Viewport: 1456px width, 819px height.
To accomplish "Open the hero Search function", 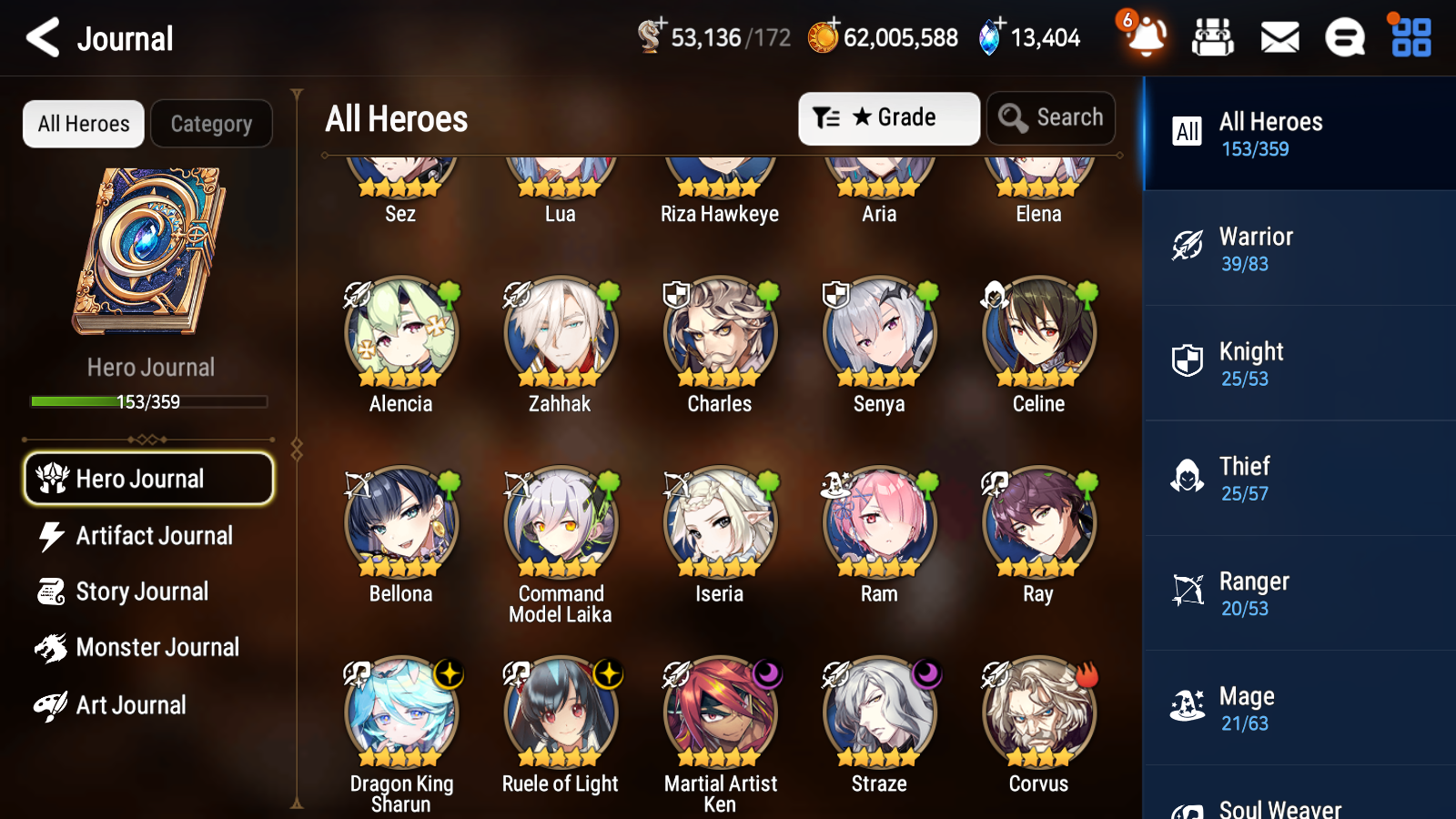I will [x=1050, y=117].
